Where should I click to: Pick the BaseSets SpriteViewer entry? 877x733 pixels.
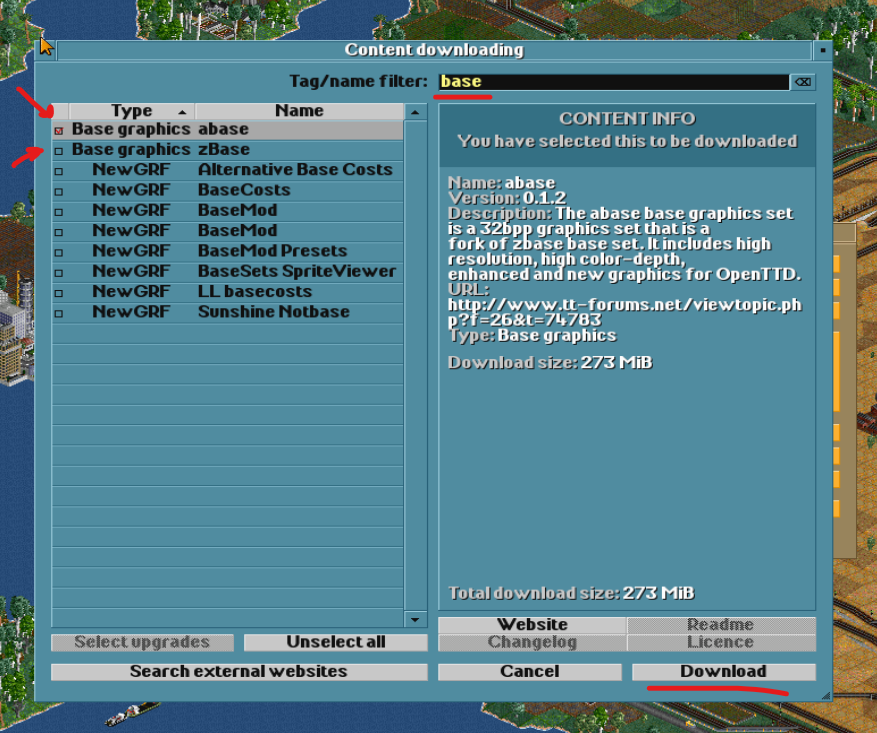point(228,271)
